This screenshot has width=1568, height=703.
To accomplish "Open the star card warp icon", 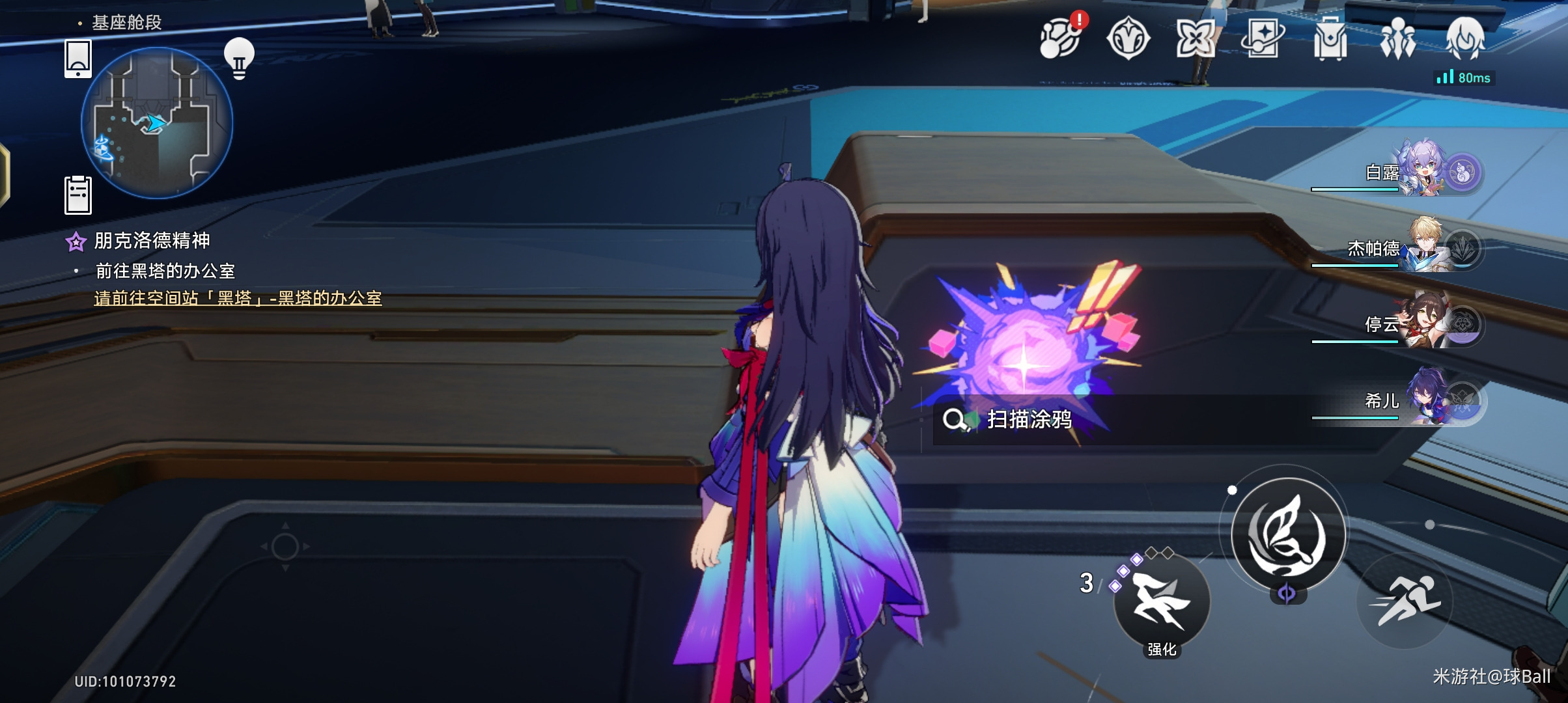I will (x=1262, y=39).
